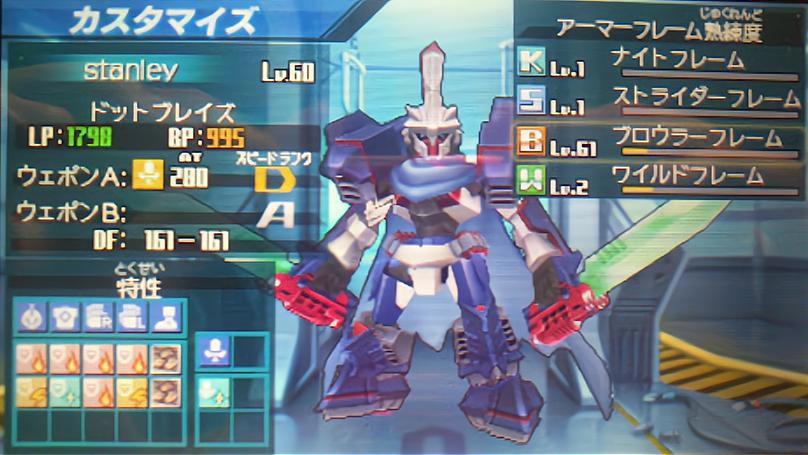The image size is (808, 455).
Task: Open the left arm (L) part trait icon
Action: tap(131, 318)
